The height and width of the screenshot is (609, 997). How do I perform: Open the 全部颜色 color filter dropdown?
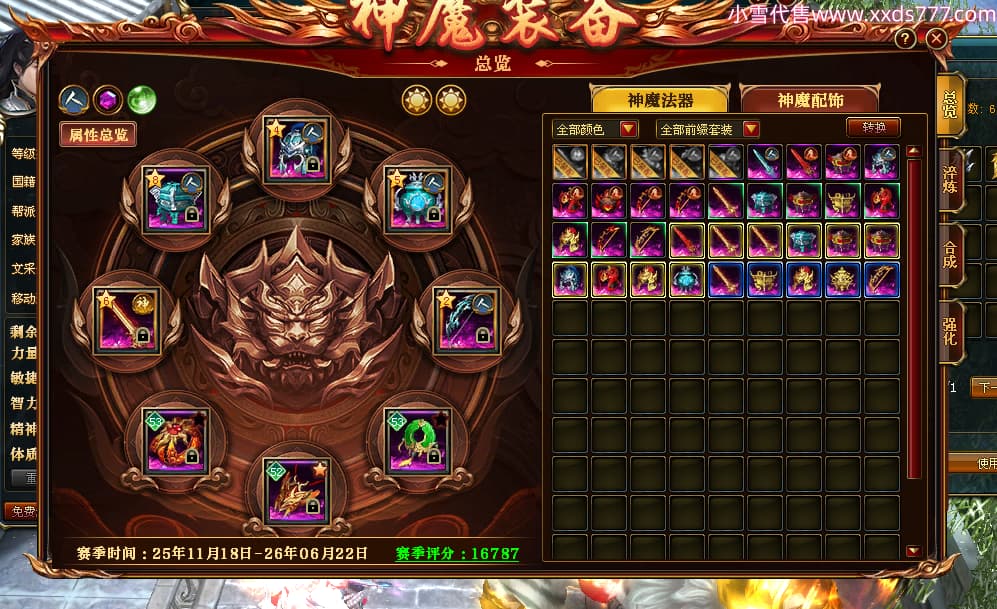597,129
